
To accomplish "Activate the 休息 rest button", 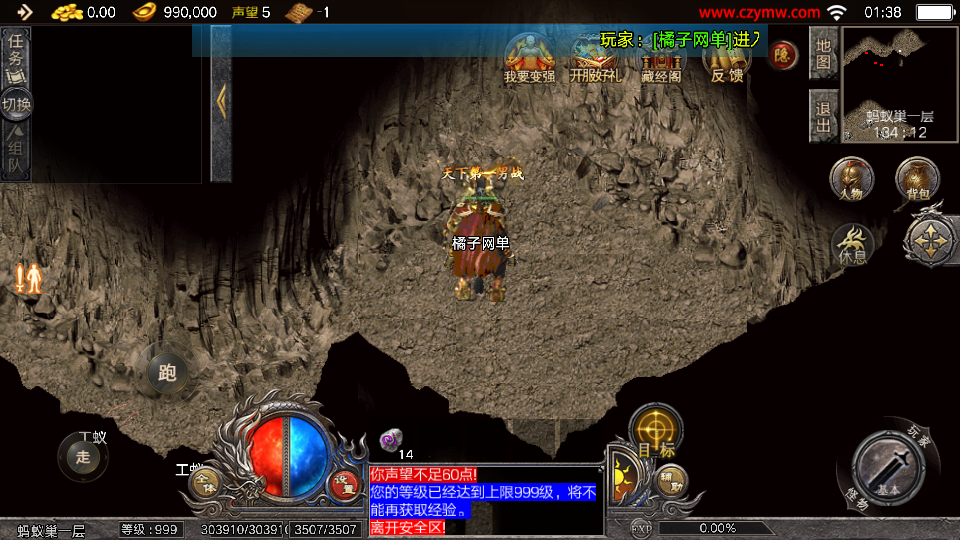I will click(852, 244).
